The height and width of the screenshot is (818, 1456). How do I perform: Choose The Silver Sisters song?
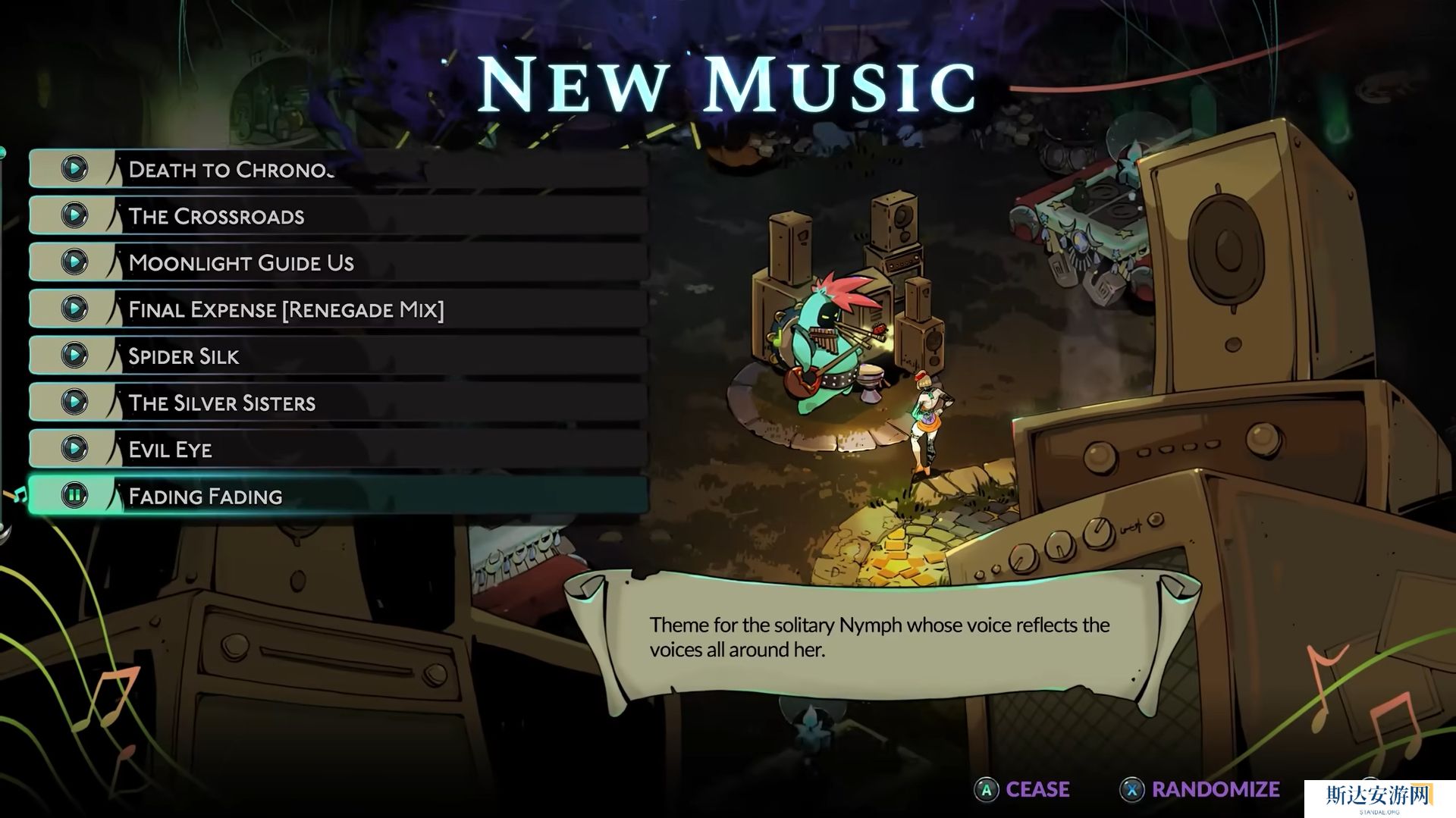(221, 403)
